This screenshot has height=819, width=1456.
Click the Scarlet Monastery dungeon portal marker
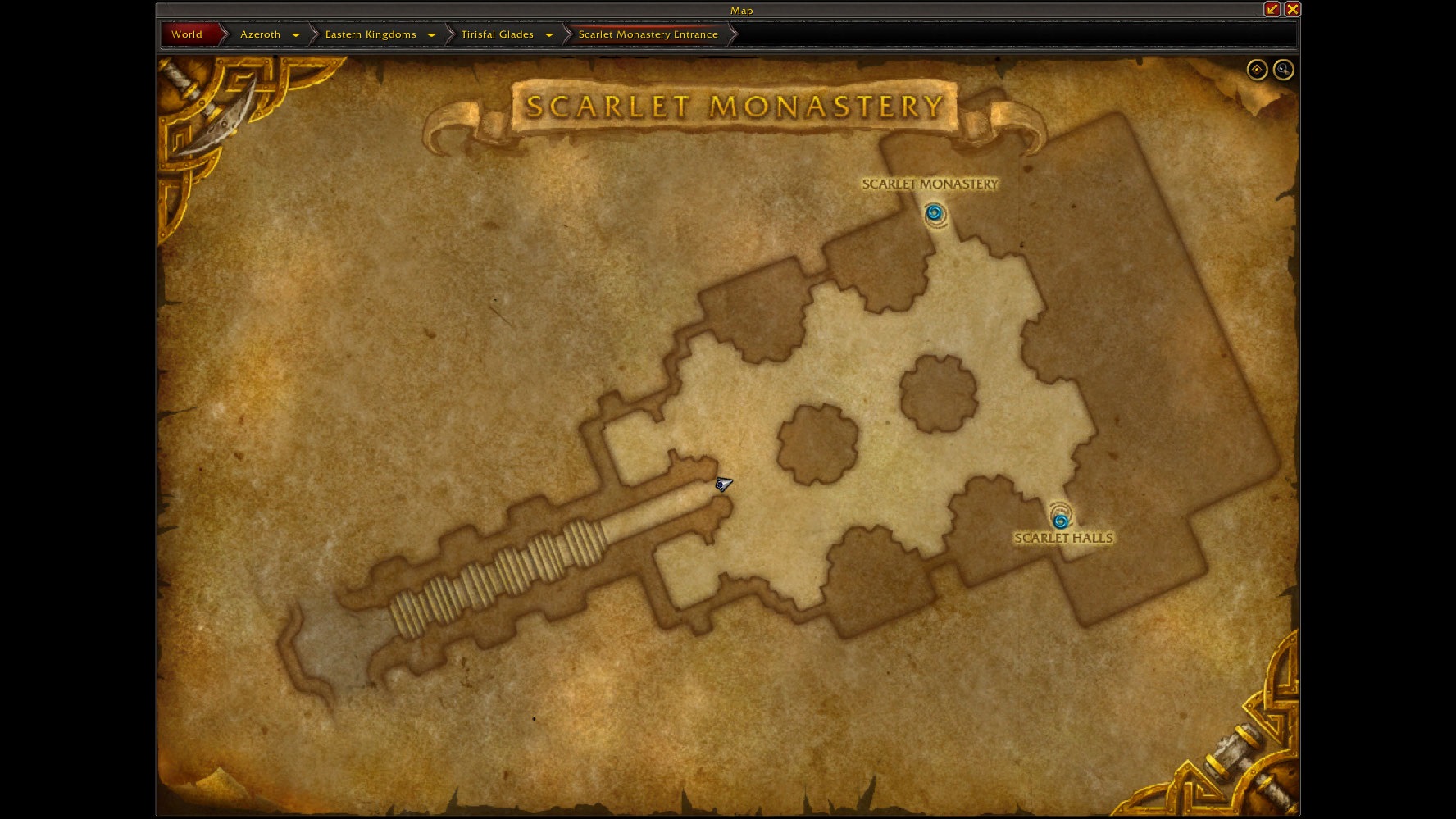tap(934, 214)
